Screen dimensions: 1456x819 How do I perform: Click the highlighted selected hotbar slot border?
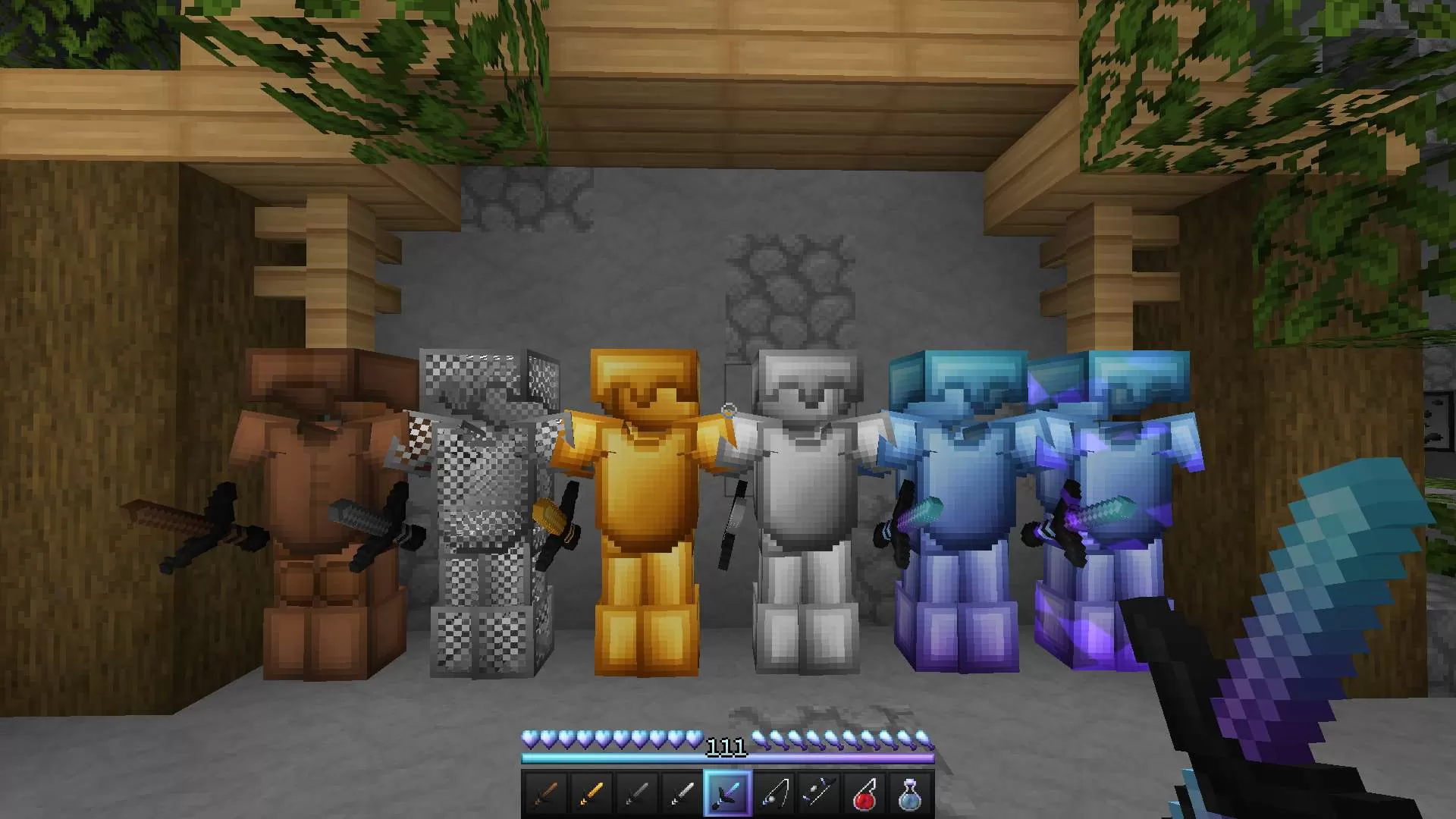click(x=728, y=792)
